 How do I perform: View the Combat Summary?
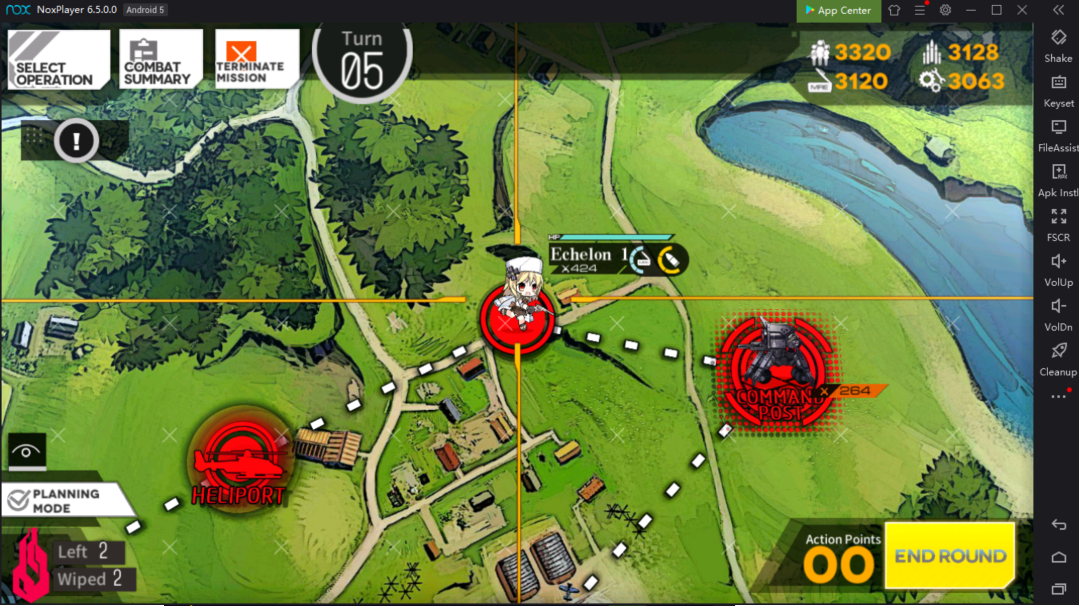pos(160,60)
